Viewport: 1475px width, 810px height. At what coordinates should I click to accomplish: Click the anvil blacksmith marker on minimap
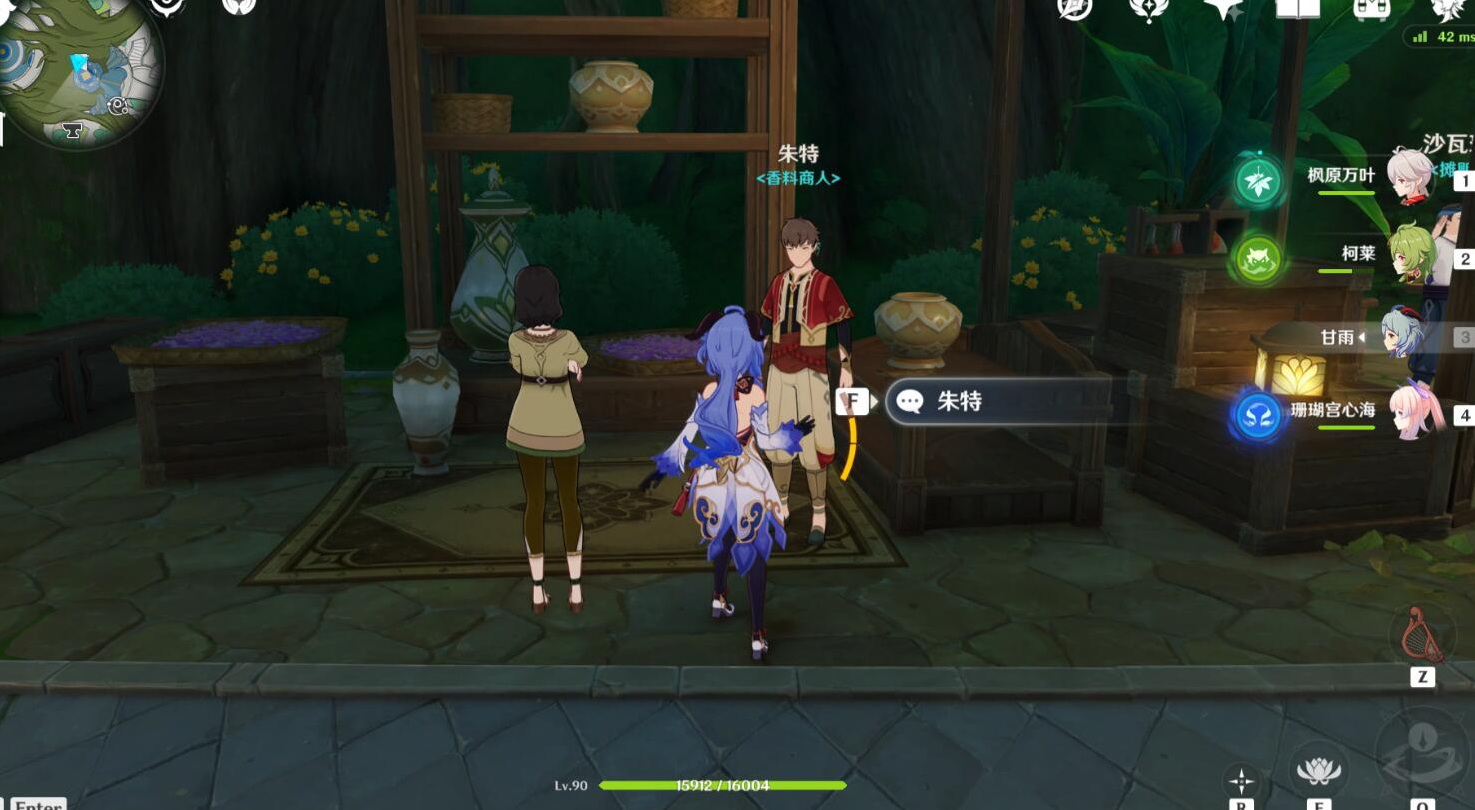click(72, 130)
